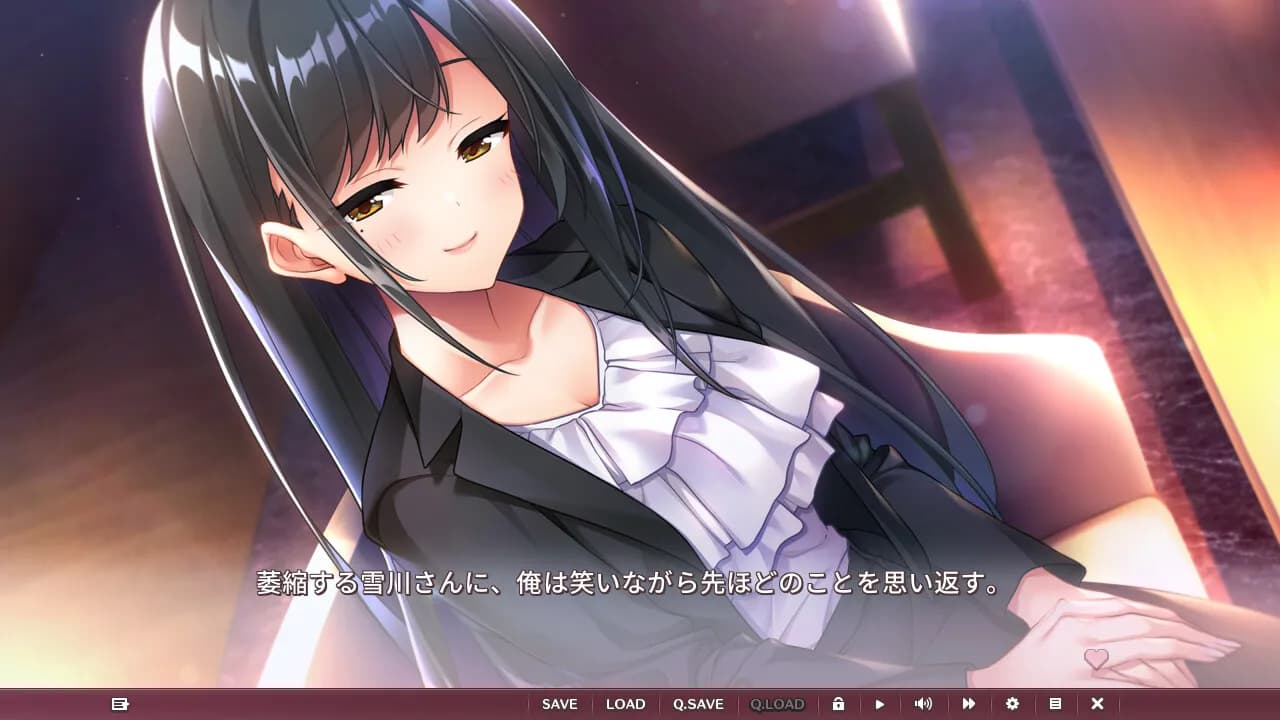Select SAVE from the bottom menu bar
The image size is (1280, 720).
tap(559, 703)
